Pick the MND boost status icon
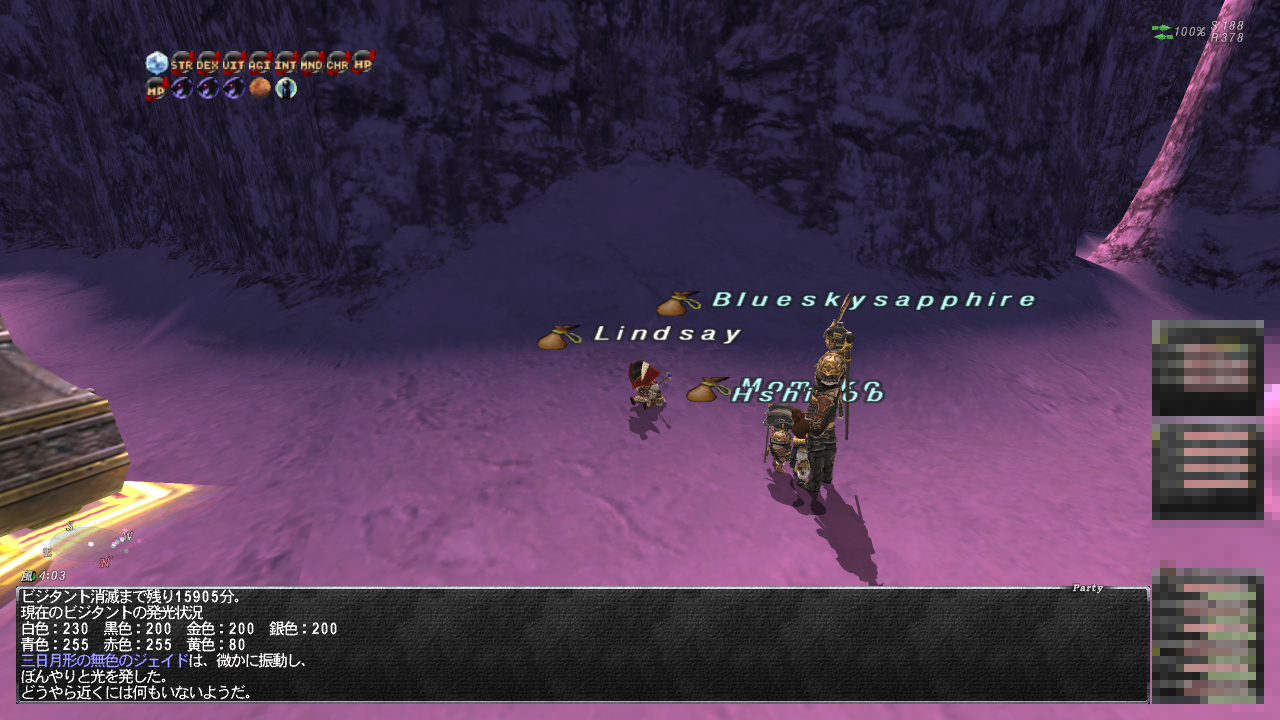This screenshot has width=1280, height=720. pos(312,63)
